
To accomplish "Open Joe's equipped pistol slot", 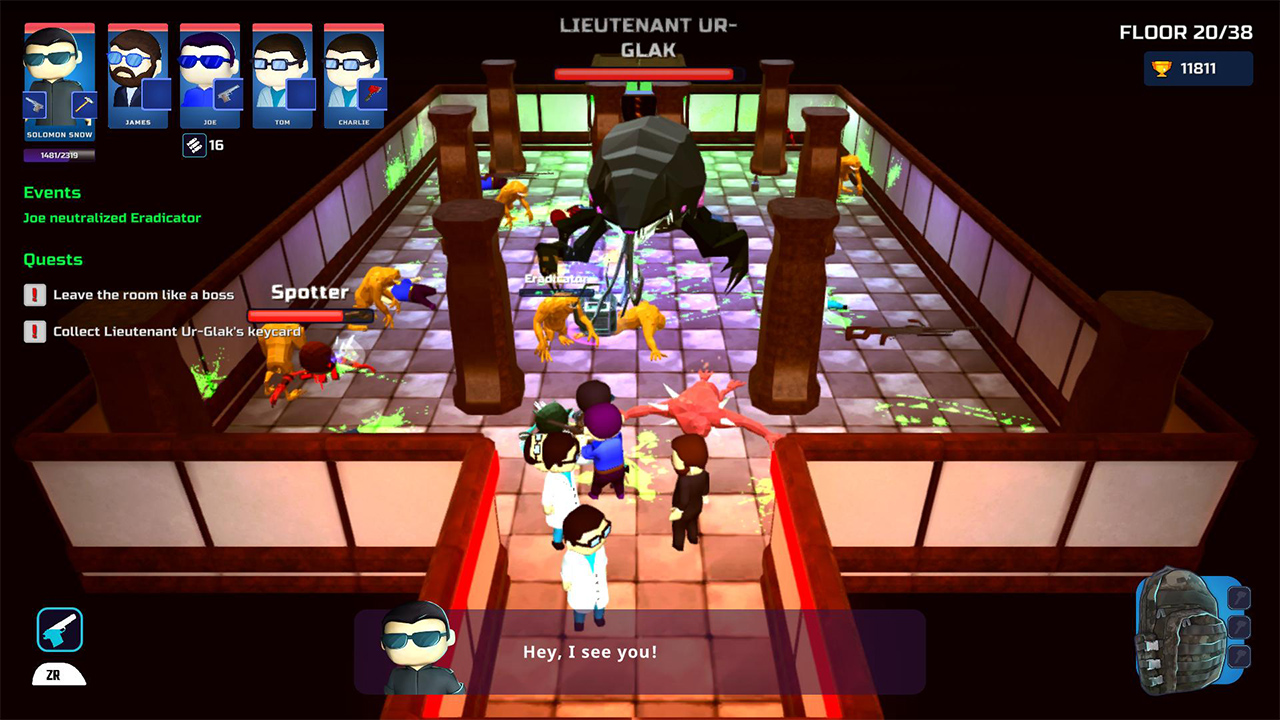I will (x=226, y=95).
